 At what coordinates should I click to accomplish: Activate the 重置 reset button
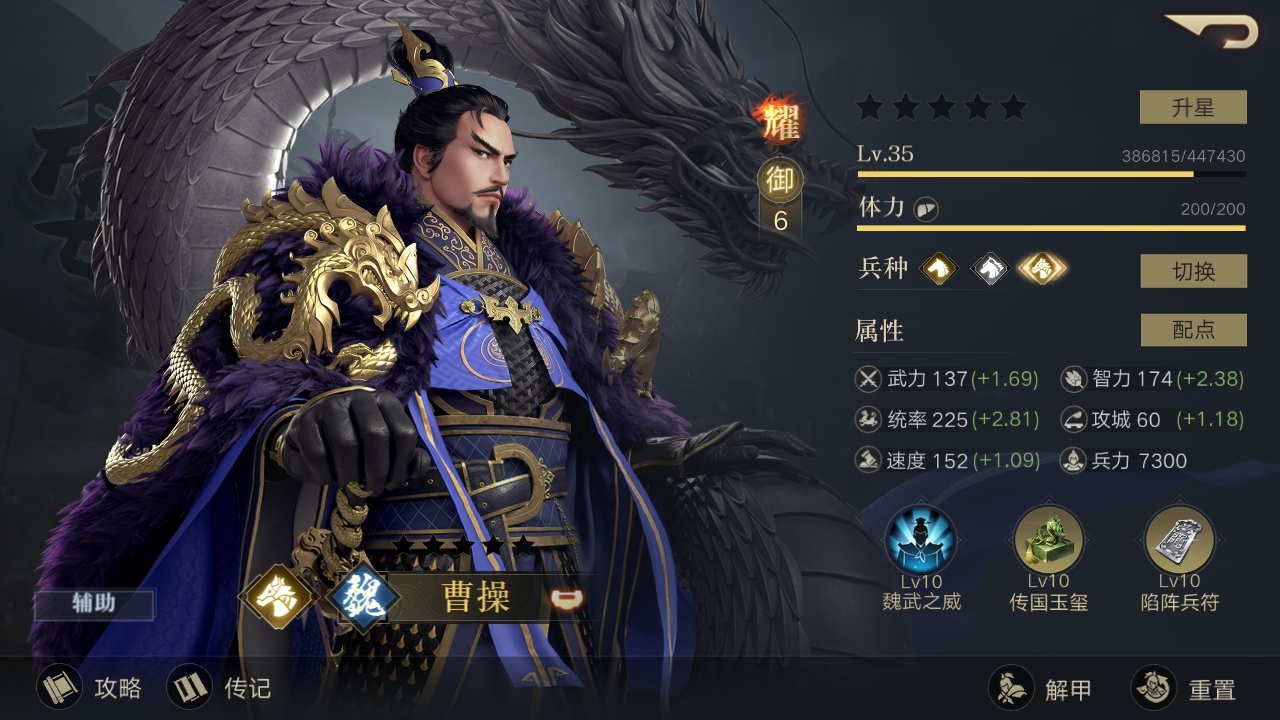coord(1184,689)
